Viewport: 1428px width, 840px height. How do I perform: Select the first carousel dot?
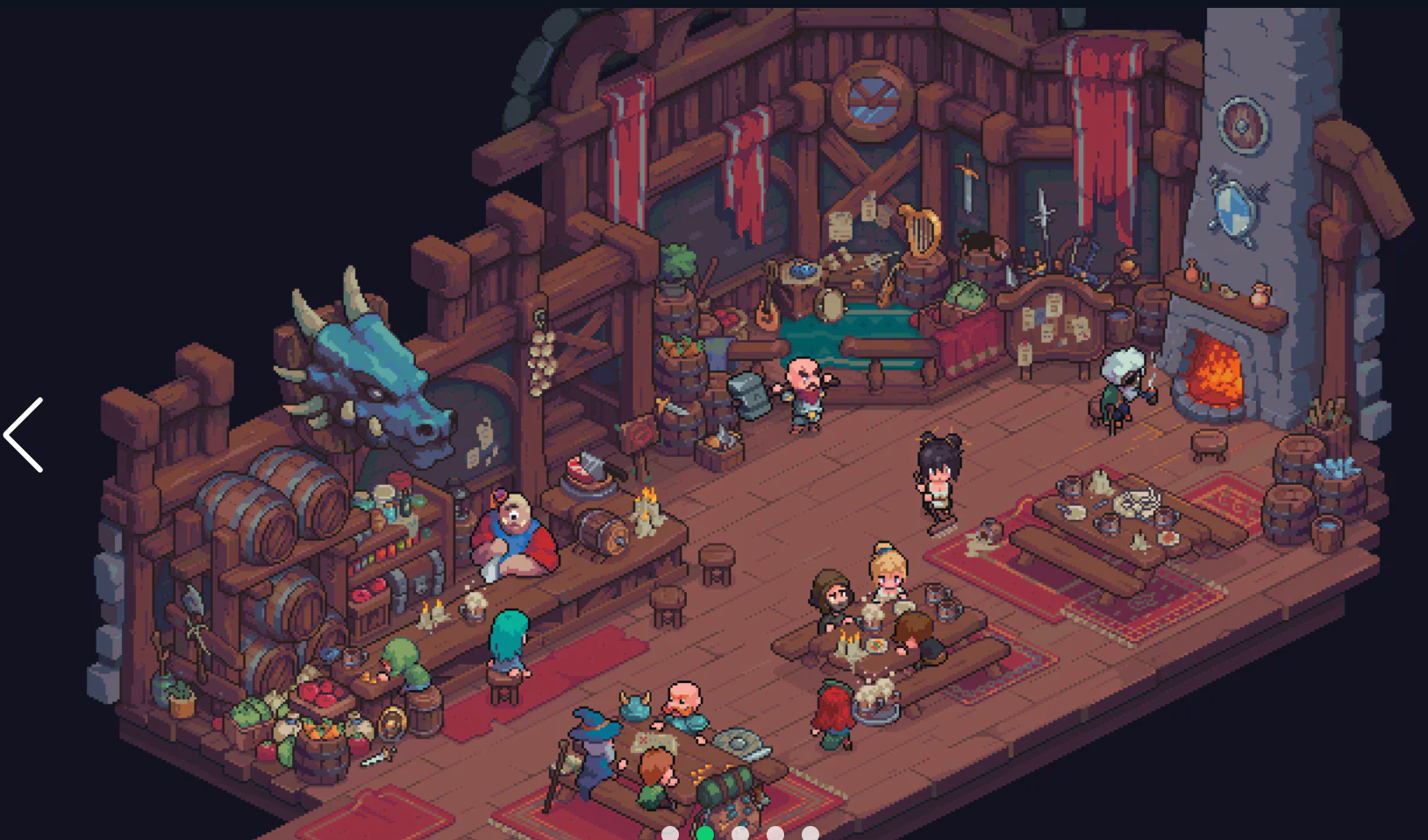point(671,833)
